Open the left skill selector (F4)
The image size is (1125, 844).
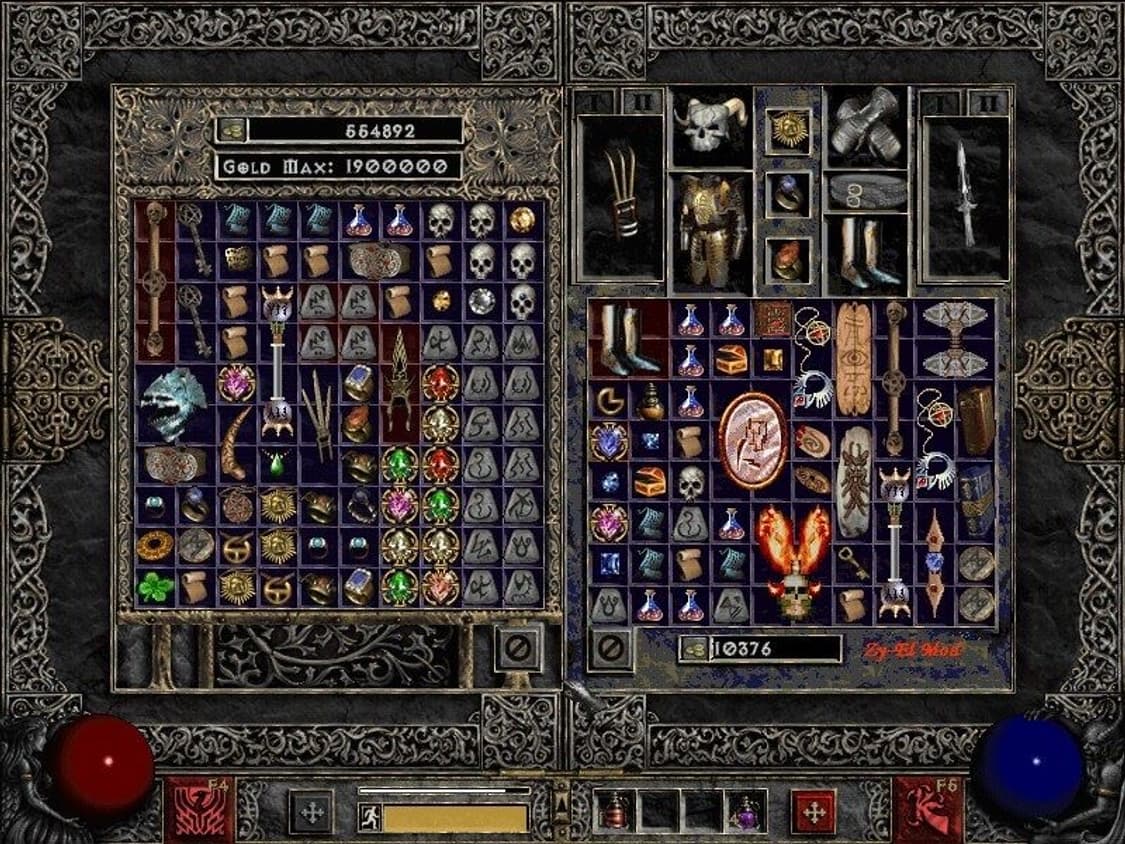point(200,808)
